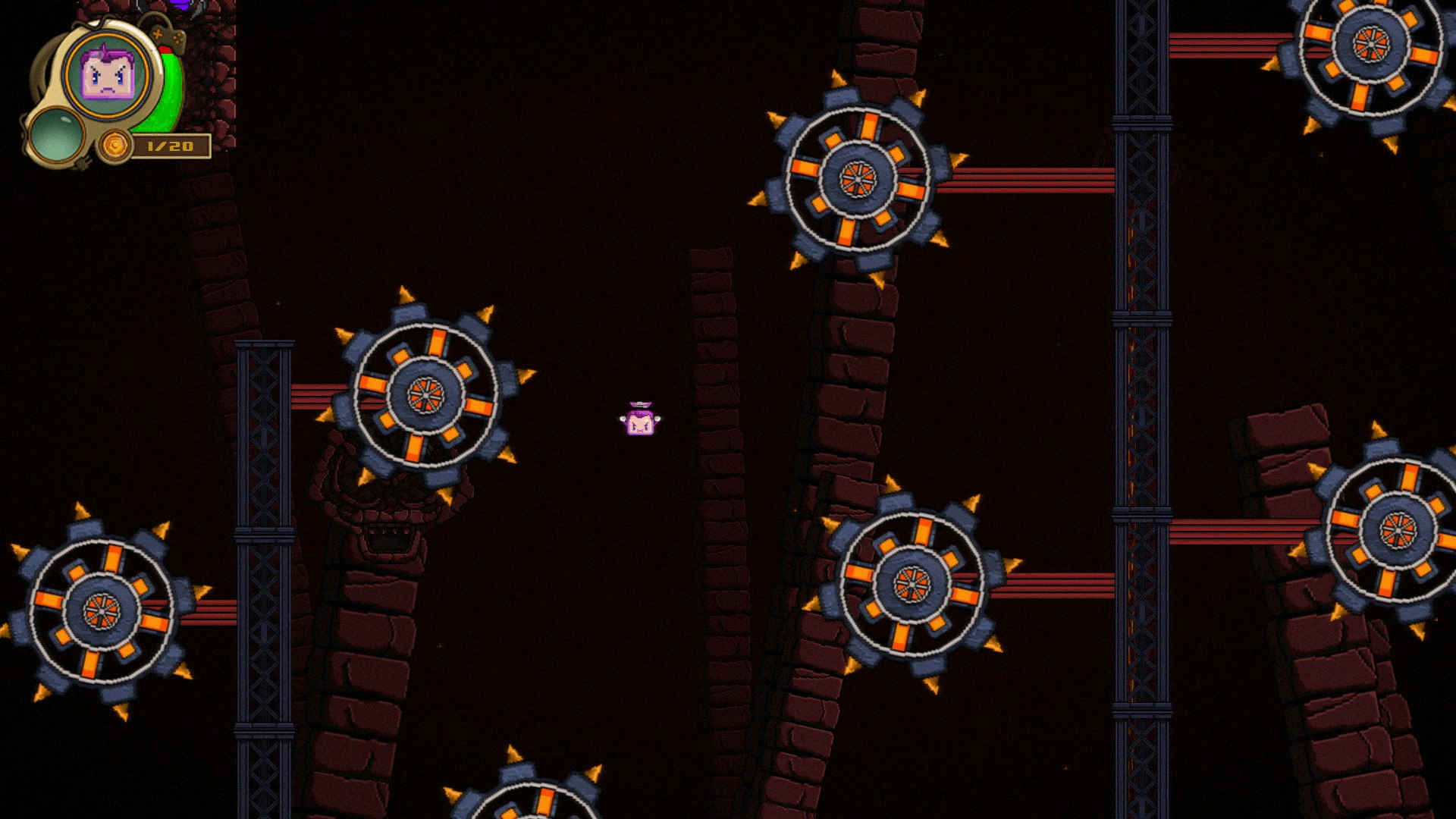This screenshot has height=819, width=1456.
Task: Click the purple-haired character portrait
Action: coord(108,74)
